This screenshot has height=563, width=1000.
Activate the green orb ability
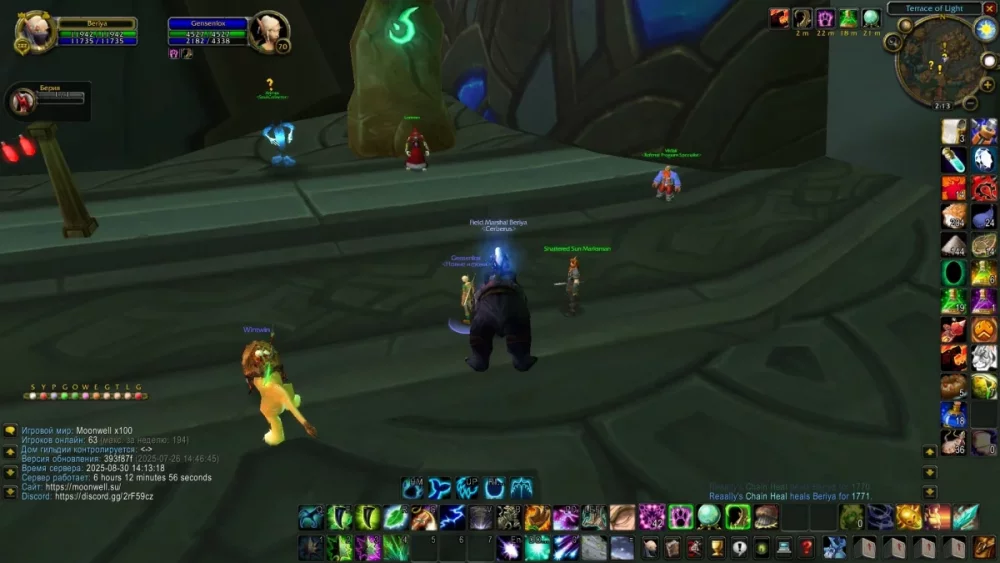pyautogui.click(x=709, y=516)
